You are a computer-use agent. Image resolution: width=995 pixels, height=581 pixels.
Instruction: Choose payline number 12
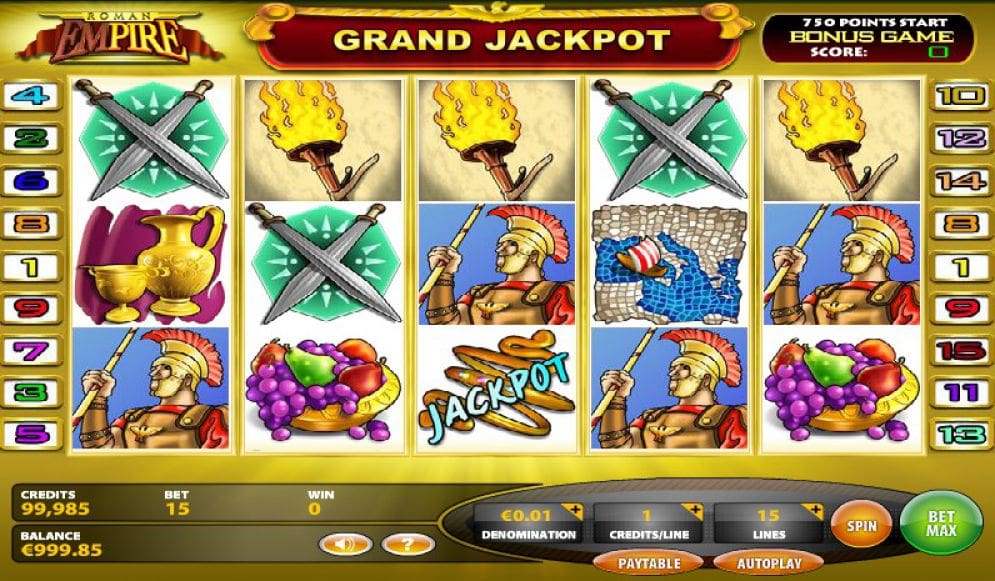pos(960,139)
